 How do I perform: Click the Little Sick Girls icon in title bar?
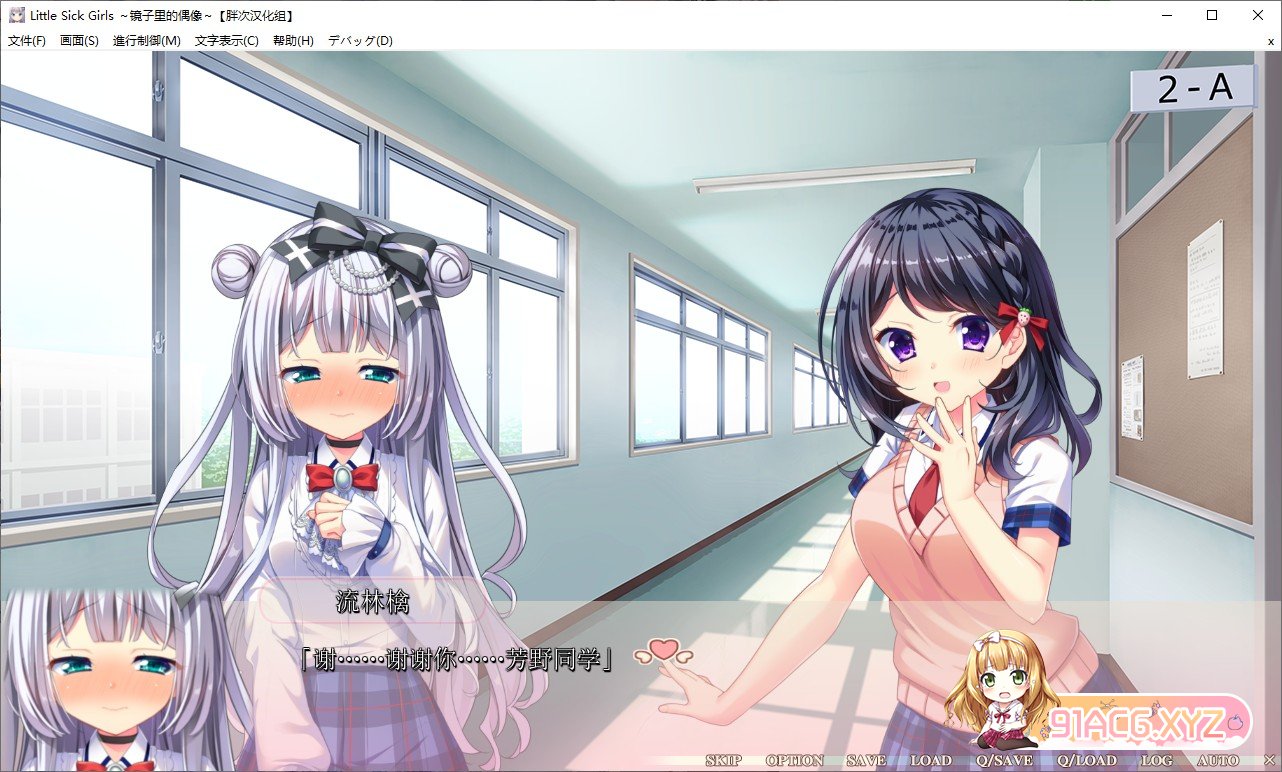tap(16, 14)
